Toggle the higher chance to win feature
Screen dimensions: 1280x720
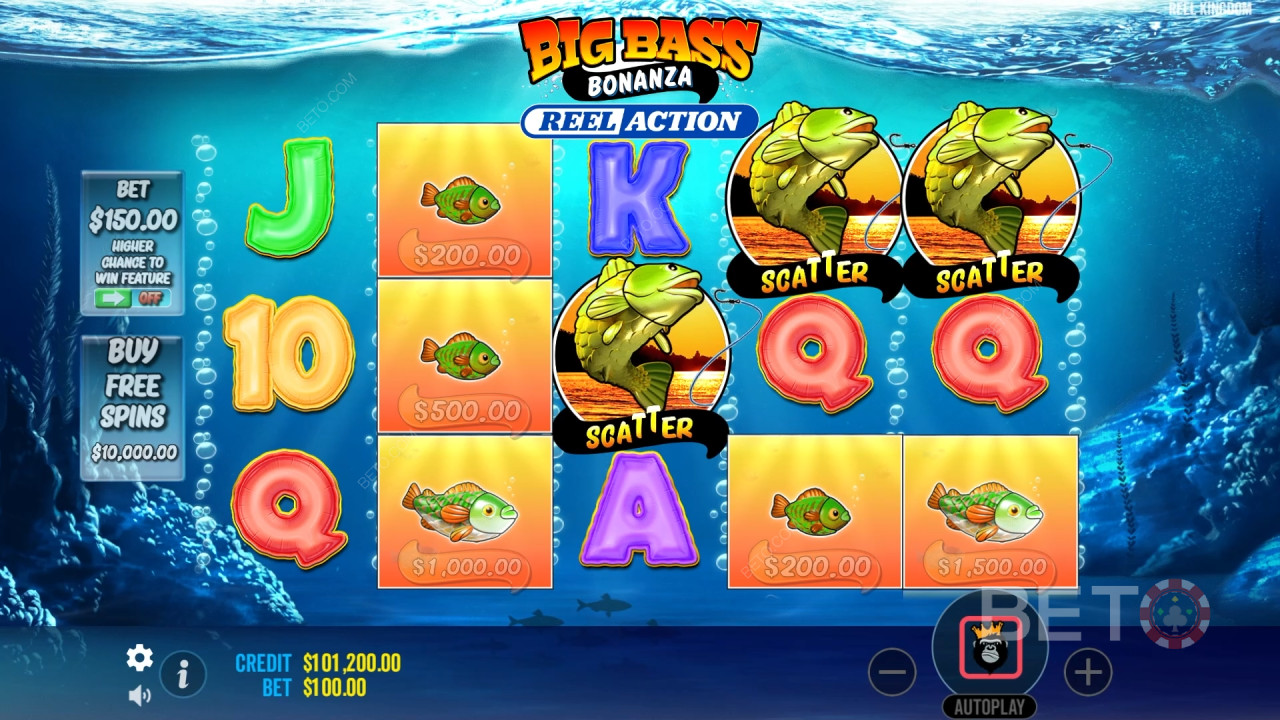pos(132,298)
